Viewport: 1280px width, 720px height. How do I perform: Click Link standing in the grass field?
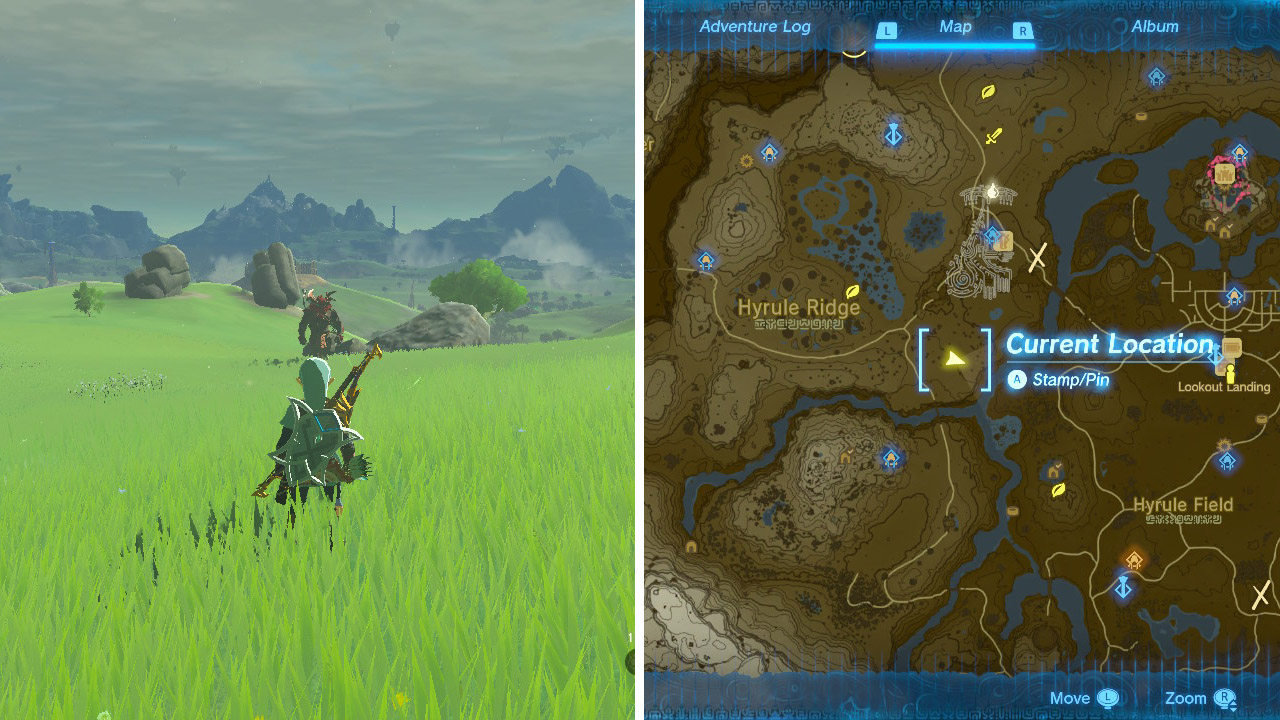[310, 420]
